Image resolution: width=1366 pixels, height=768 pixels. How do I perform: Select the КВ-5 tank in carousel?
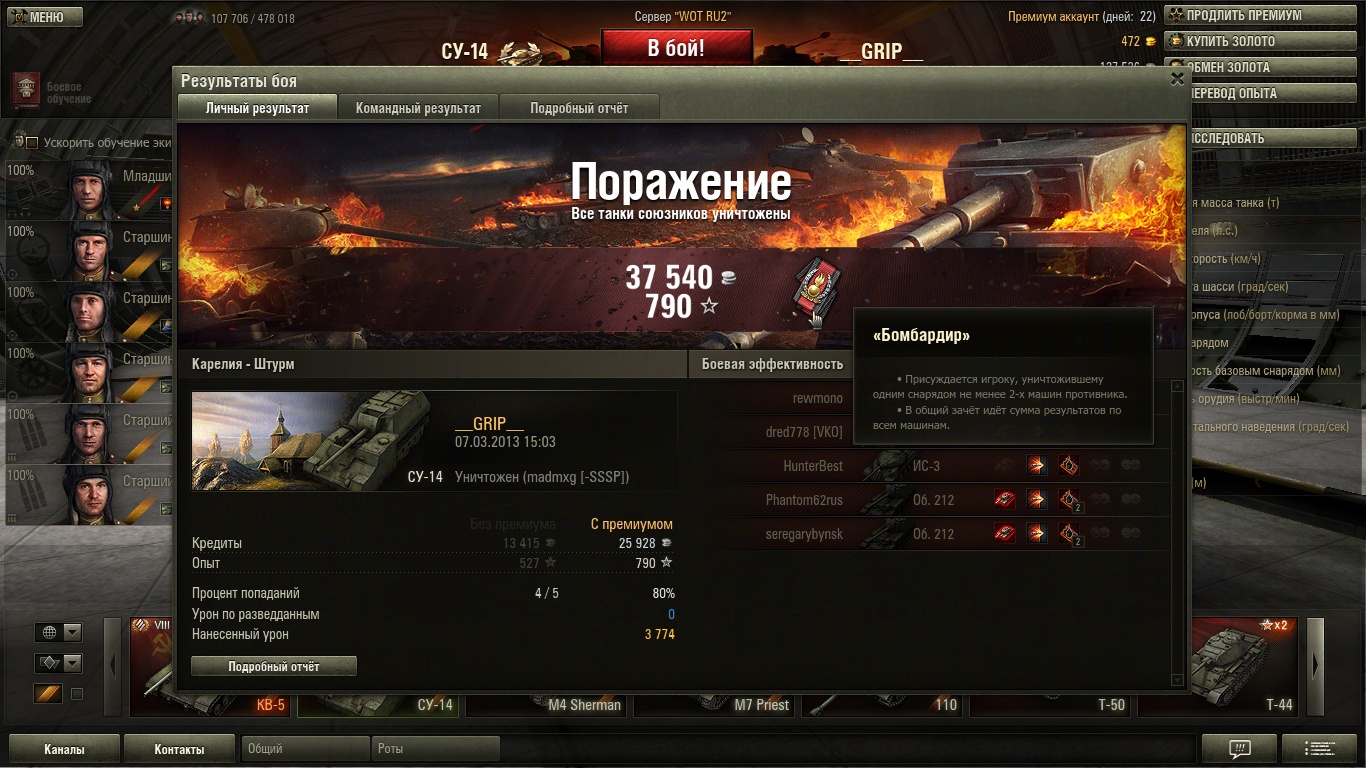click(212, 667)
